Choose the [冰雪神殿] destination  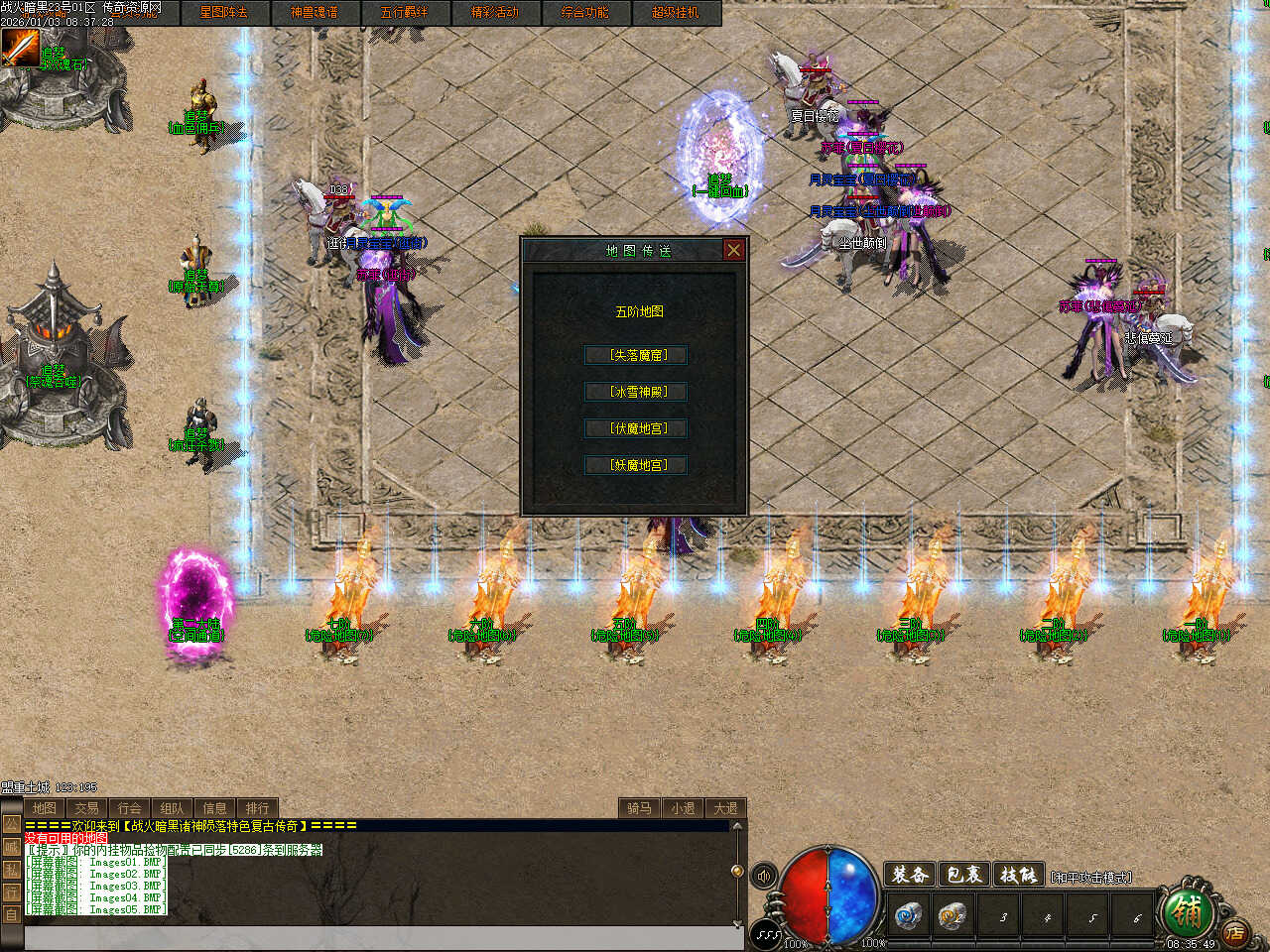pyautogui.click(x=636, y=392)
